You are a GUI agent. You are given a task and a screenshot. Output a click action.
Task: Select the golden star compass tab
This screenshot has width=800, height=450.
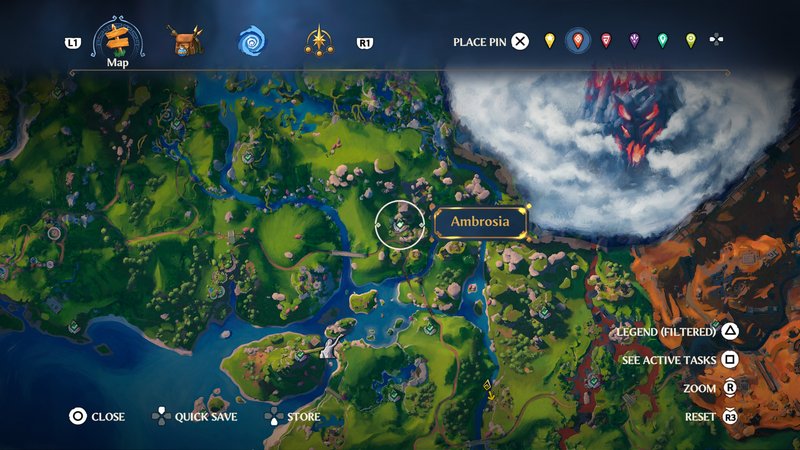[x=319, y=42]
